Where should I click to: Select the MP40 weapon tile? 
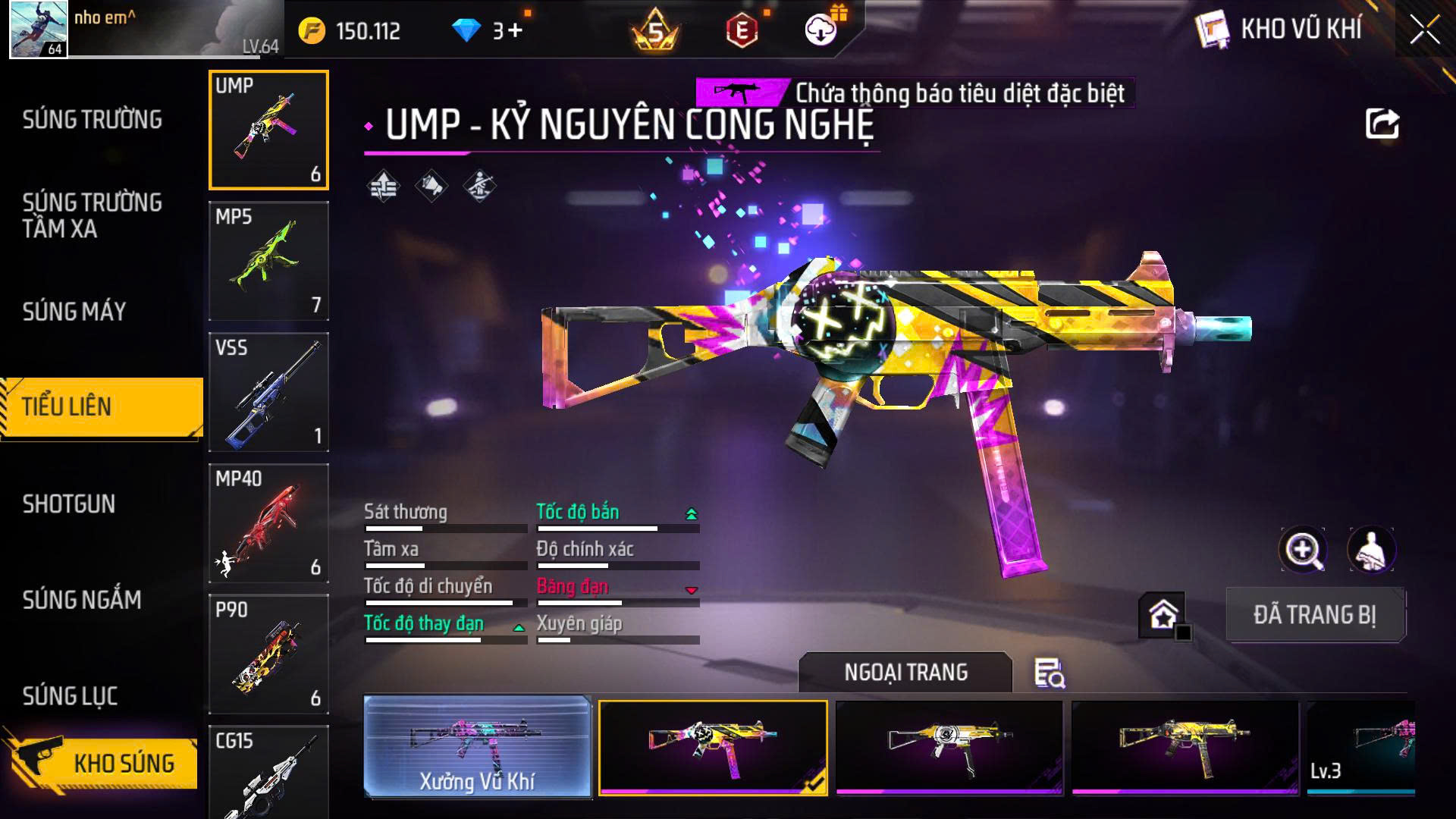(268, 523)
